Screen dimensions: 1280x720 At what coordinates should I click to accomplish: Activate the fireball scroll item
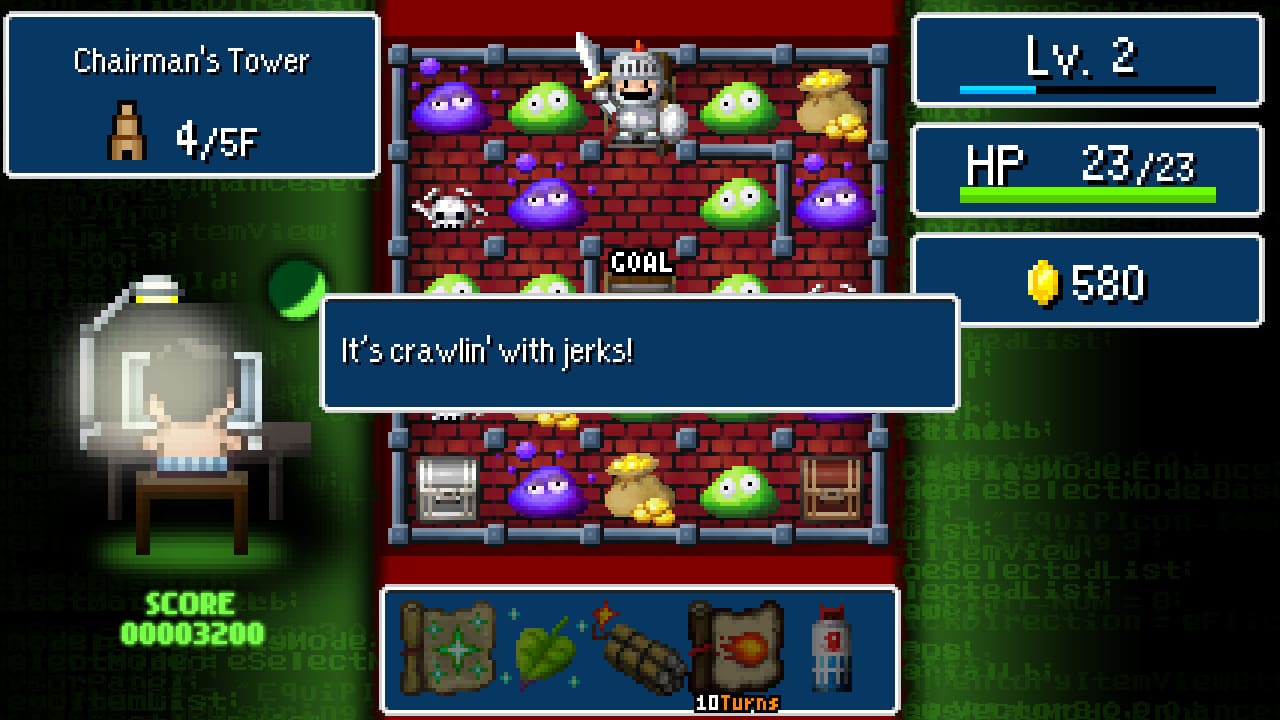tap(735, 647)
